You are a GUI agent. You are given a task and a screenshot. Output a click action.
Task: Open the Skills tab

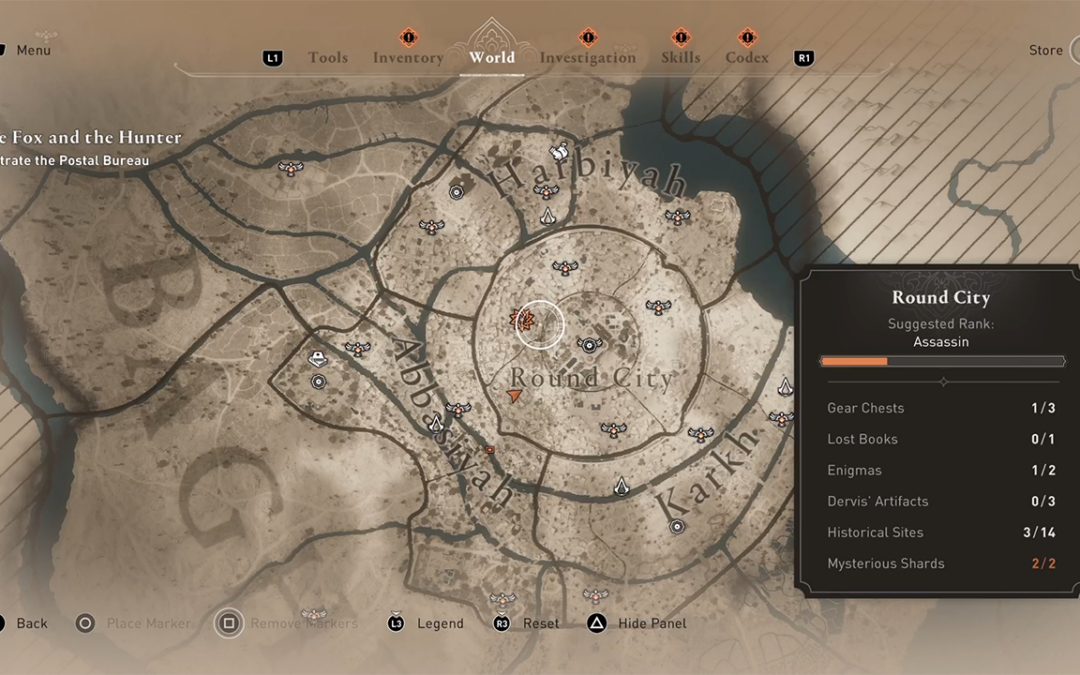tap(680, 58)
